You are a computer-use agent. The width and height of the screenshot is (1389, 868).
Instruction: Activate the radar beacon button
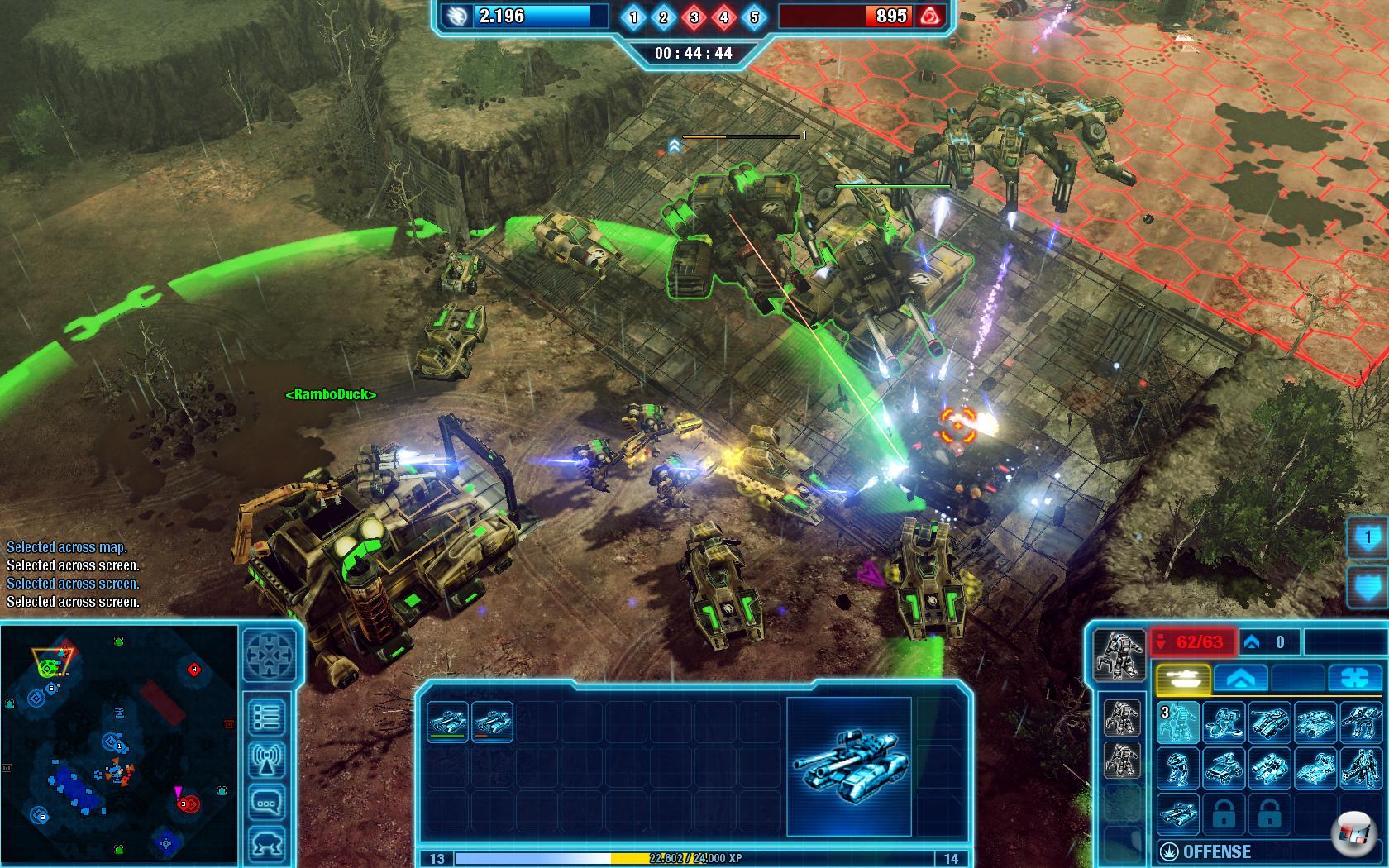(267, 761)
